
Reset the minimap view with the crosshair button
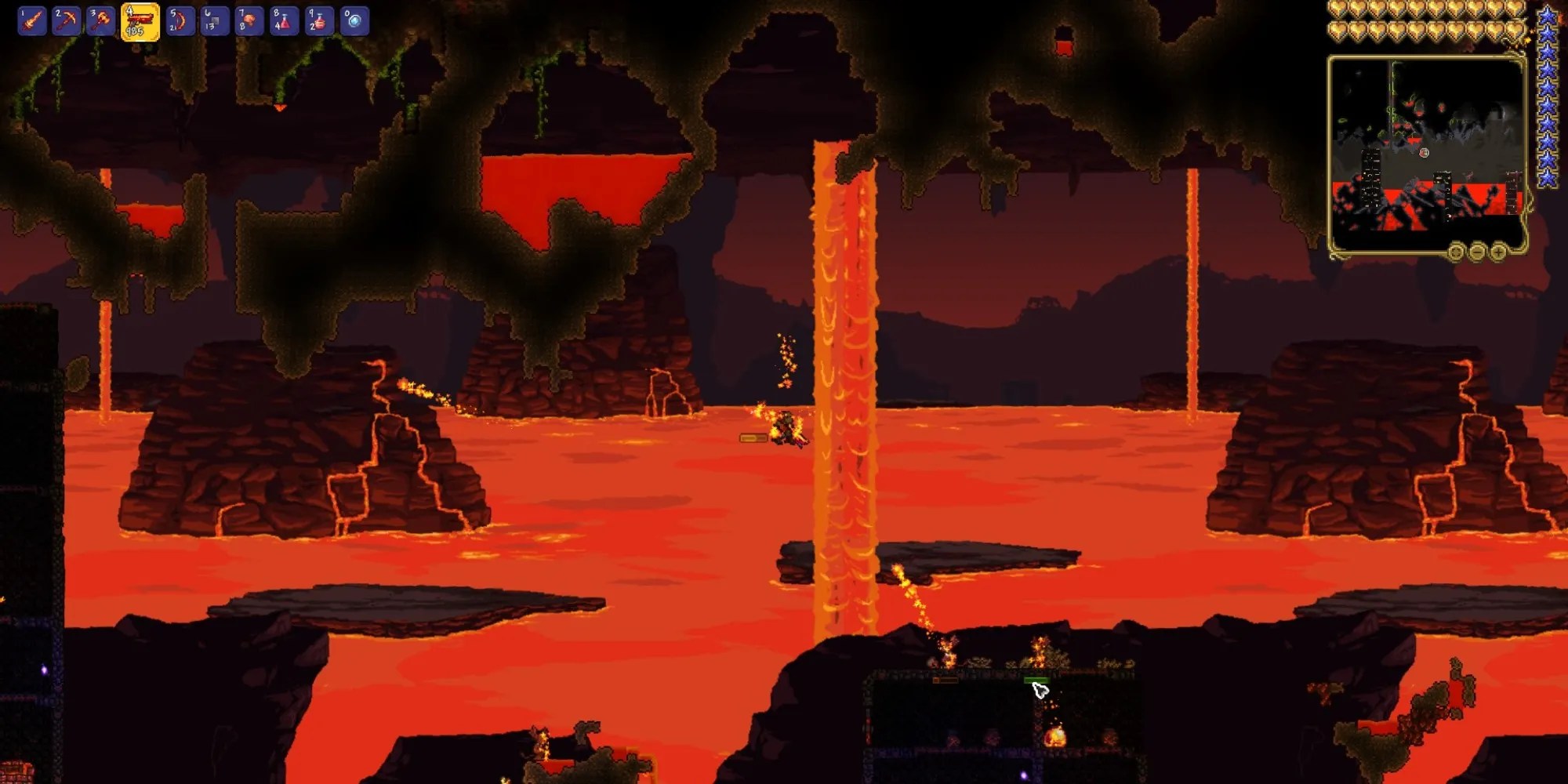click(1456, 252)
